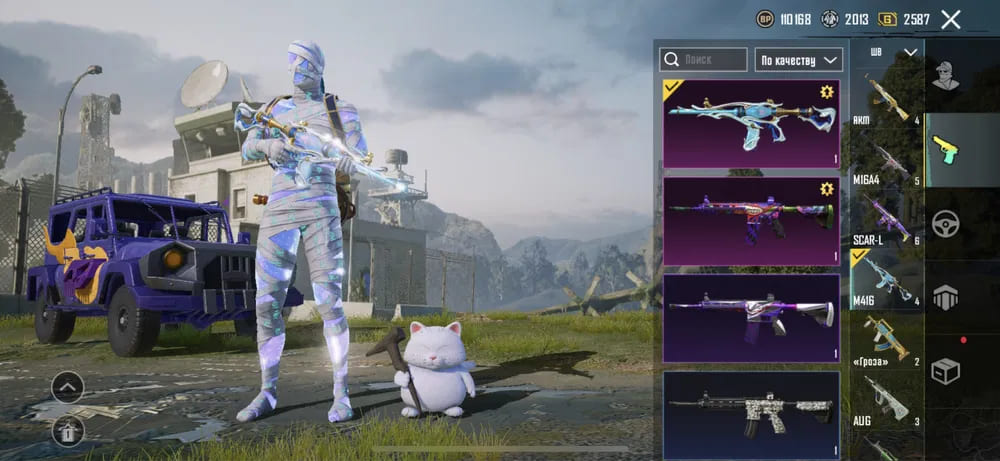Open the upgrade gear on the glacier skin

coord(827,92)
